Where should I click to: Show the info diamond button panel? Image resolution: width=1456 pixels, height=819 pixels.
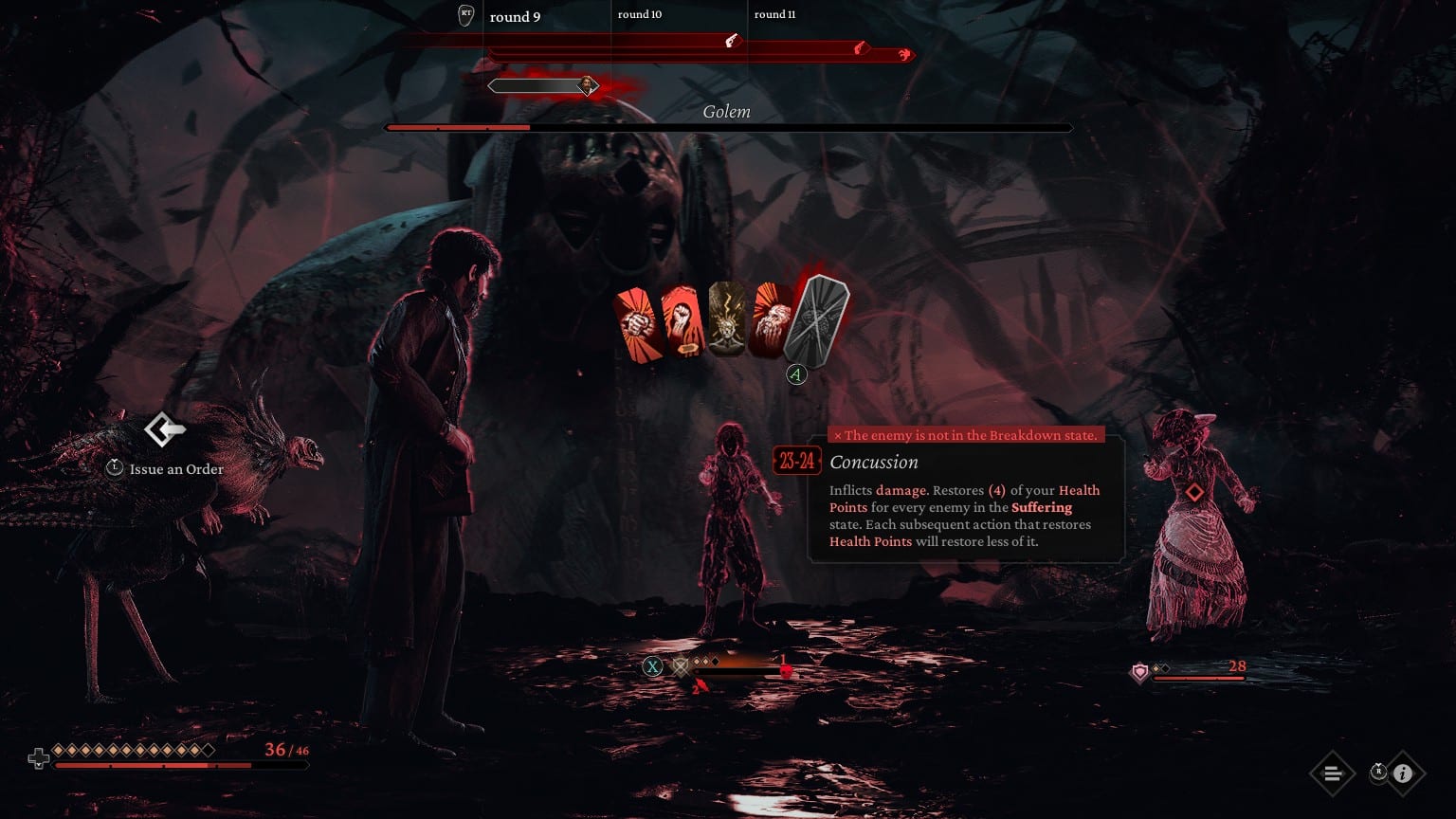(x=1403, y=773)
